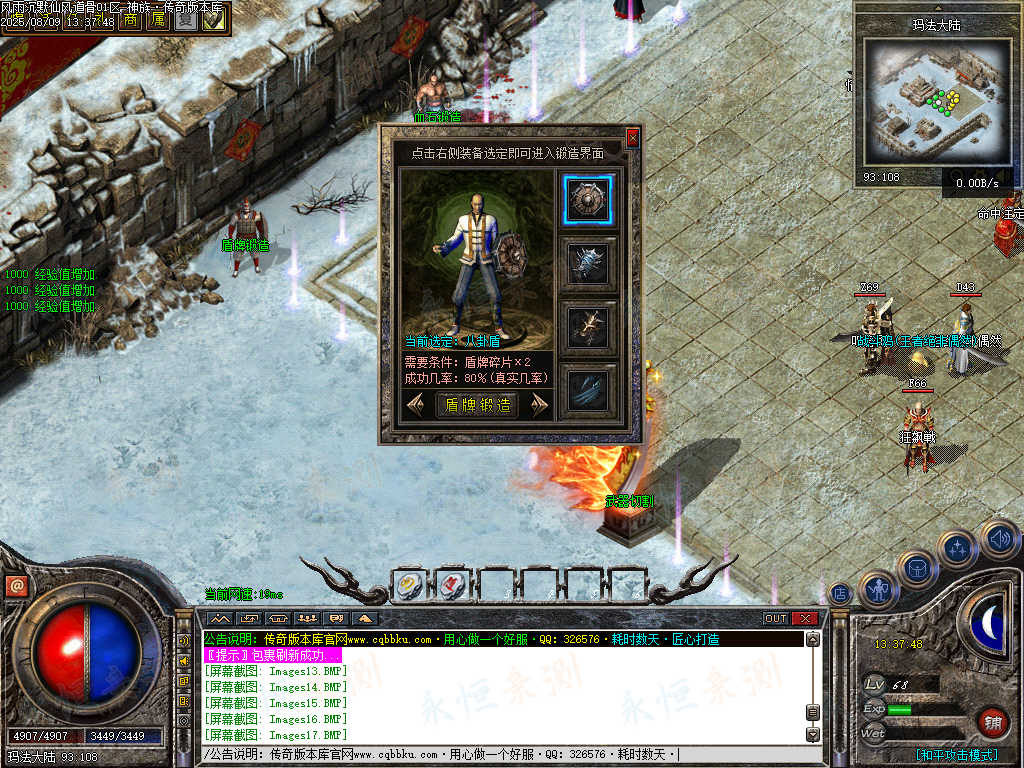Select the round Bagua shield slot
Image resolution: width=1024 pixels, height=768 pixels.
click(587, 200)
